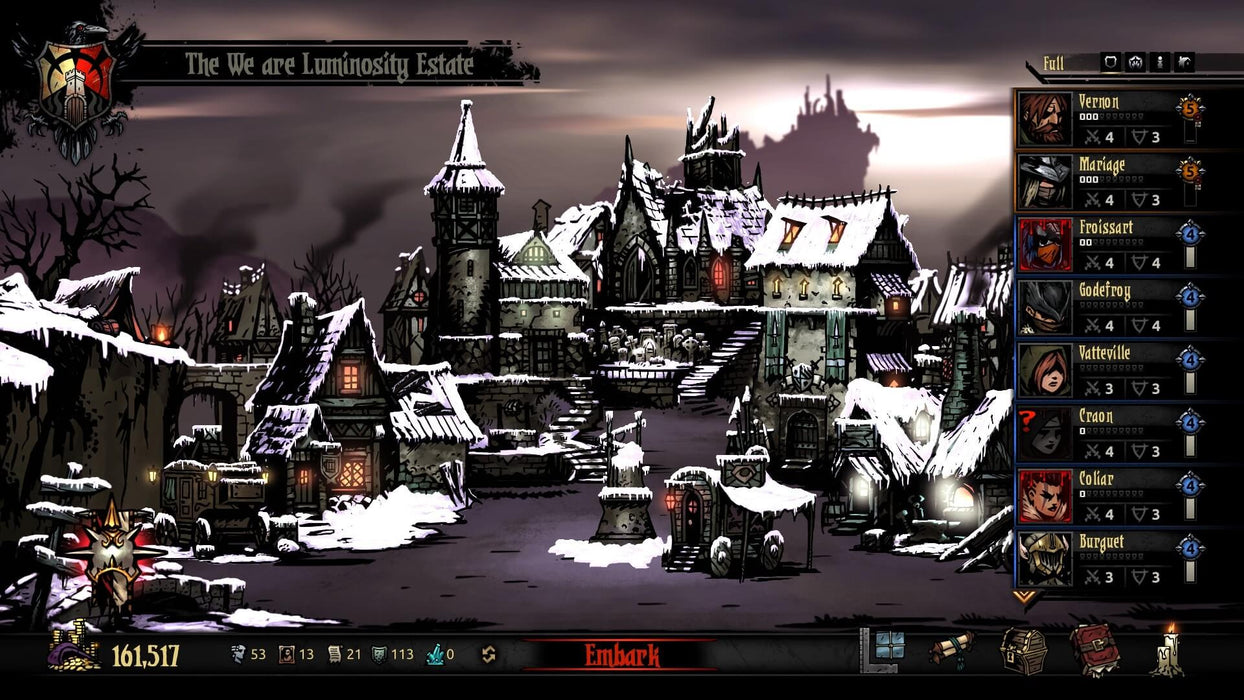Open the treasure chest inventory icon

[1023, 651]
